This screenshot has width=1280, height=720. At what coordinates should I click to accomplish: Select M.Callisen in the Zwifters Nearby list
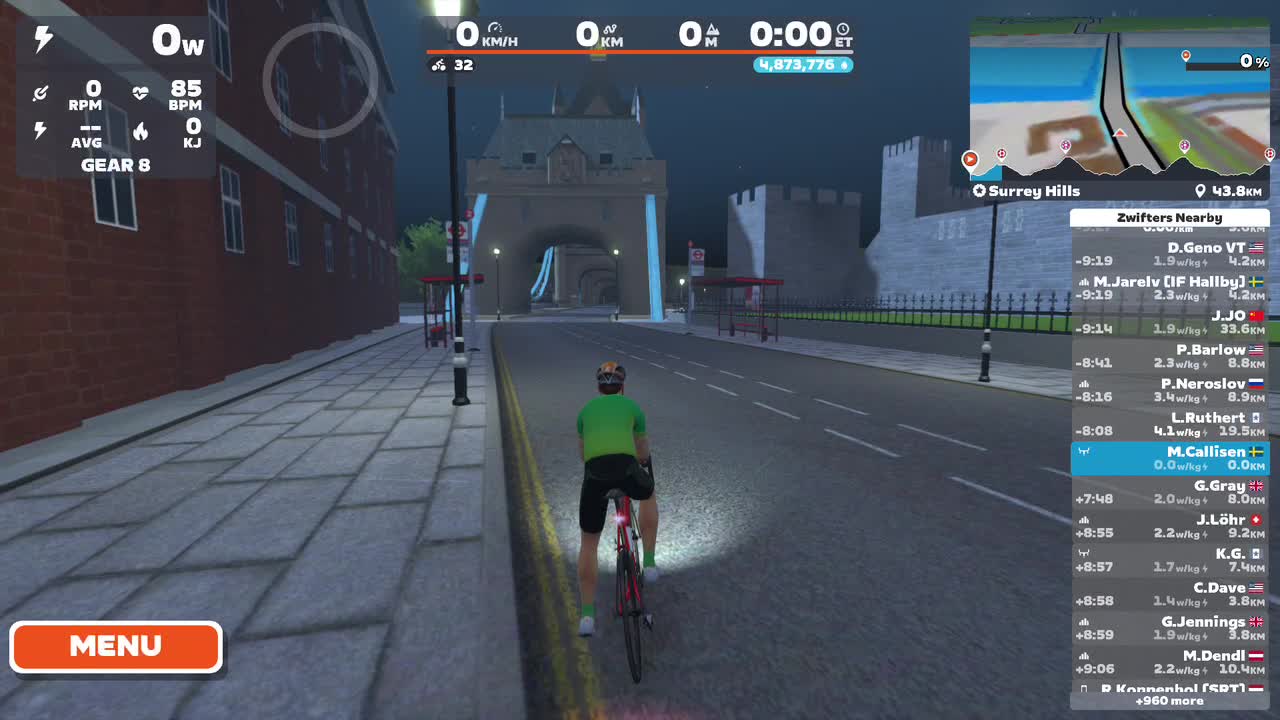coord(1170,459)
